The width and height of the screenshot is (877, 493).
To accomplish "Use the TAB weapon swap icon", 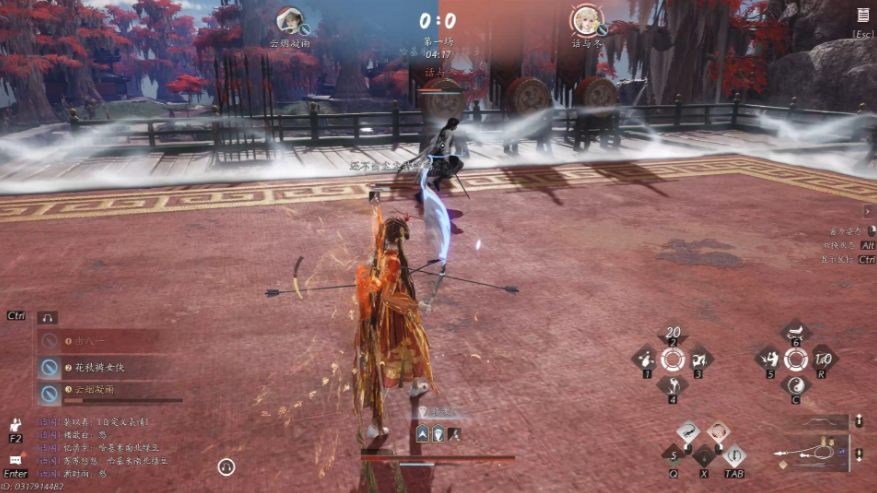I will (x=733, y=457).
